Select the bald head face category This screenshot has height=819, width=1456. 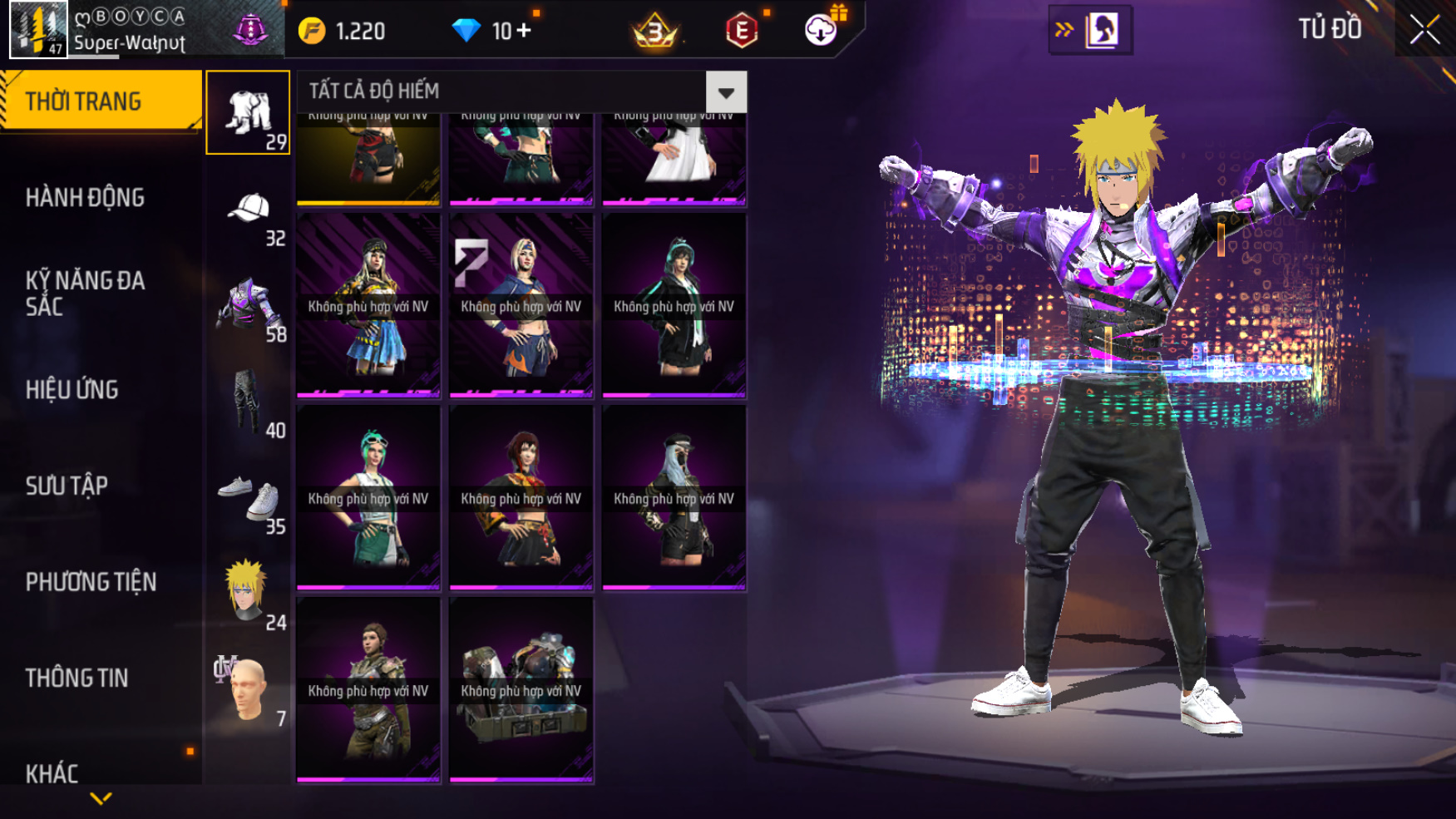[248, 690]
